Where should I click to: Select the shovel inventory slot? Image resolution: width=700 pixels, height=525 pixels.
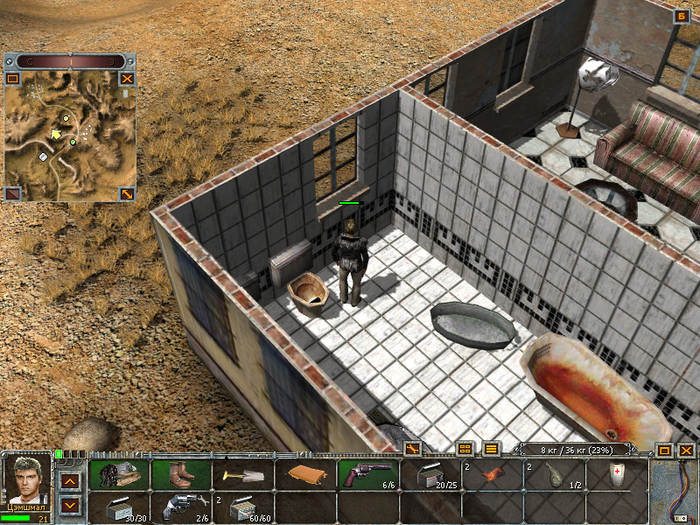243,474
